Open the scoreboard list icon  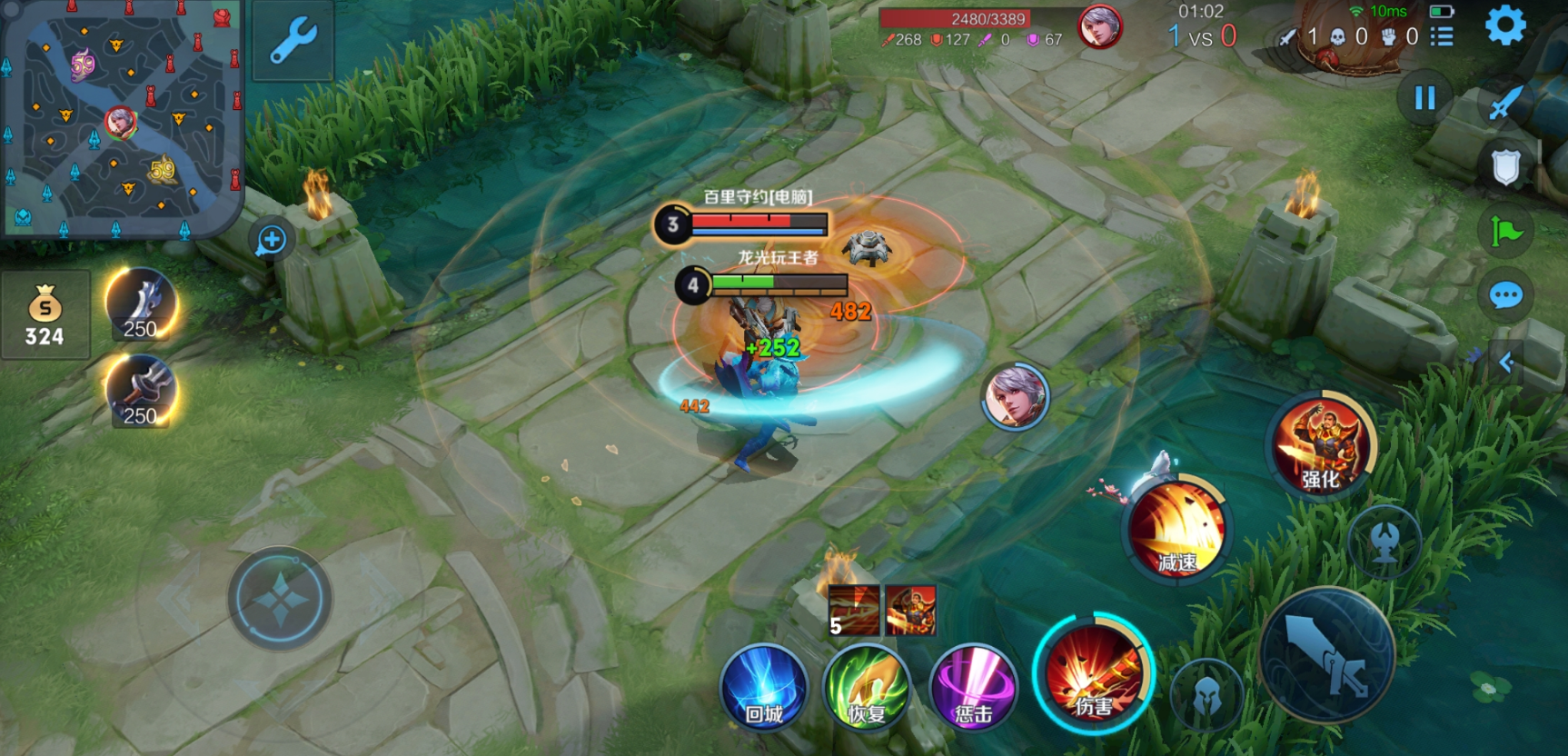pos(1442,36)
